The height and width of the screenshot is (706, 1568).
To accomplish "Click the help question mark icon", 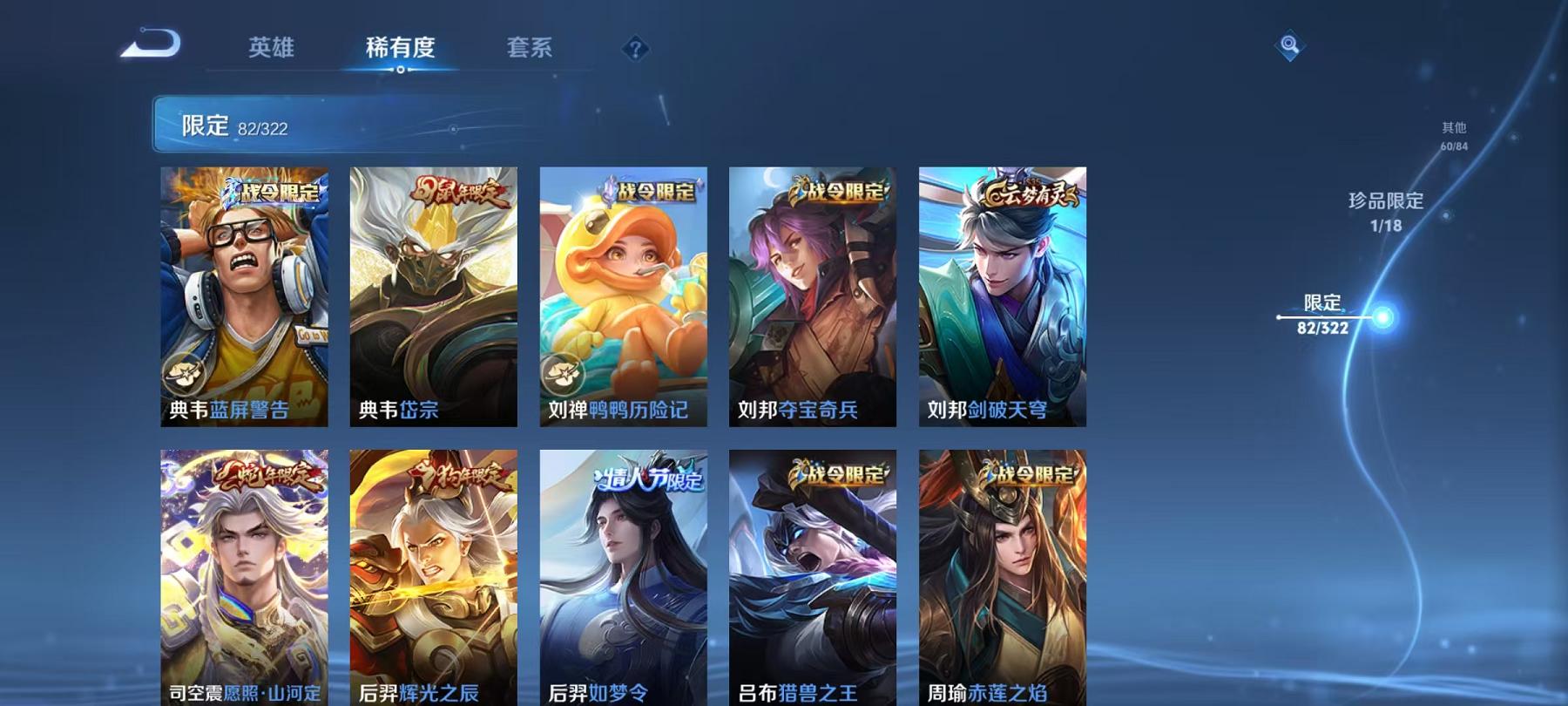I will click(635, 50).
